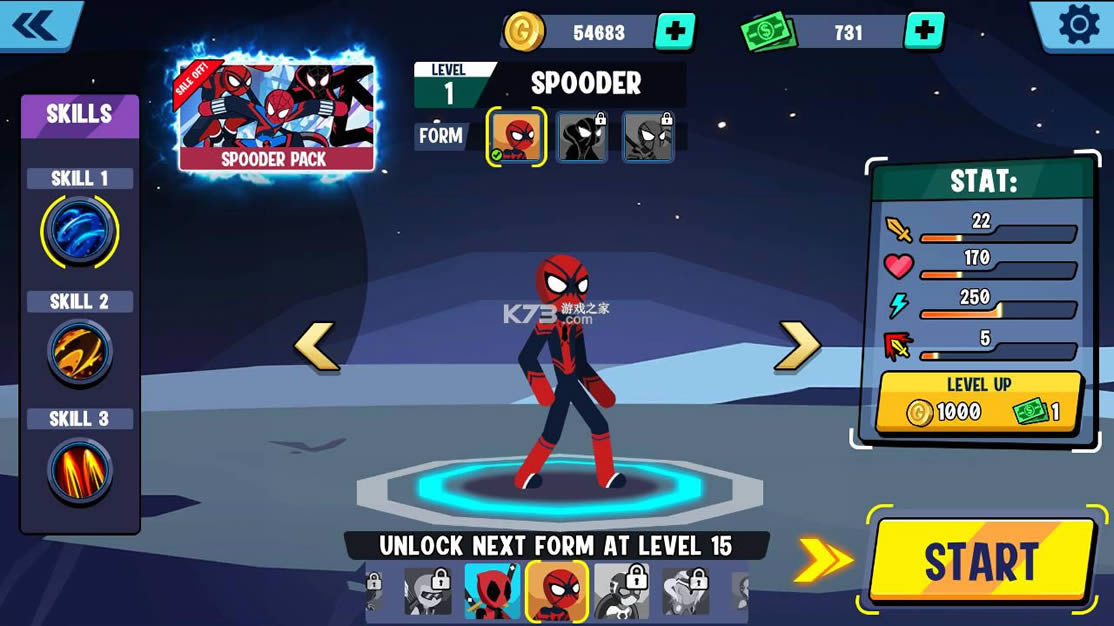Choose the locked hero holding a shield
The height and width of the screenshot is (626, 1114).
point(622,592)
